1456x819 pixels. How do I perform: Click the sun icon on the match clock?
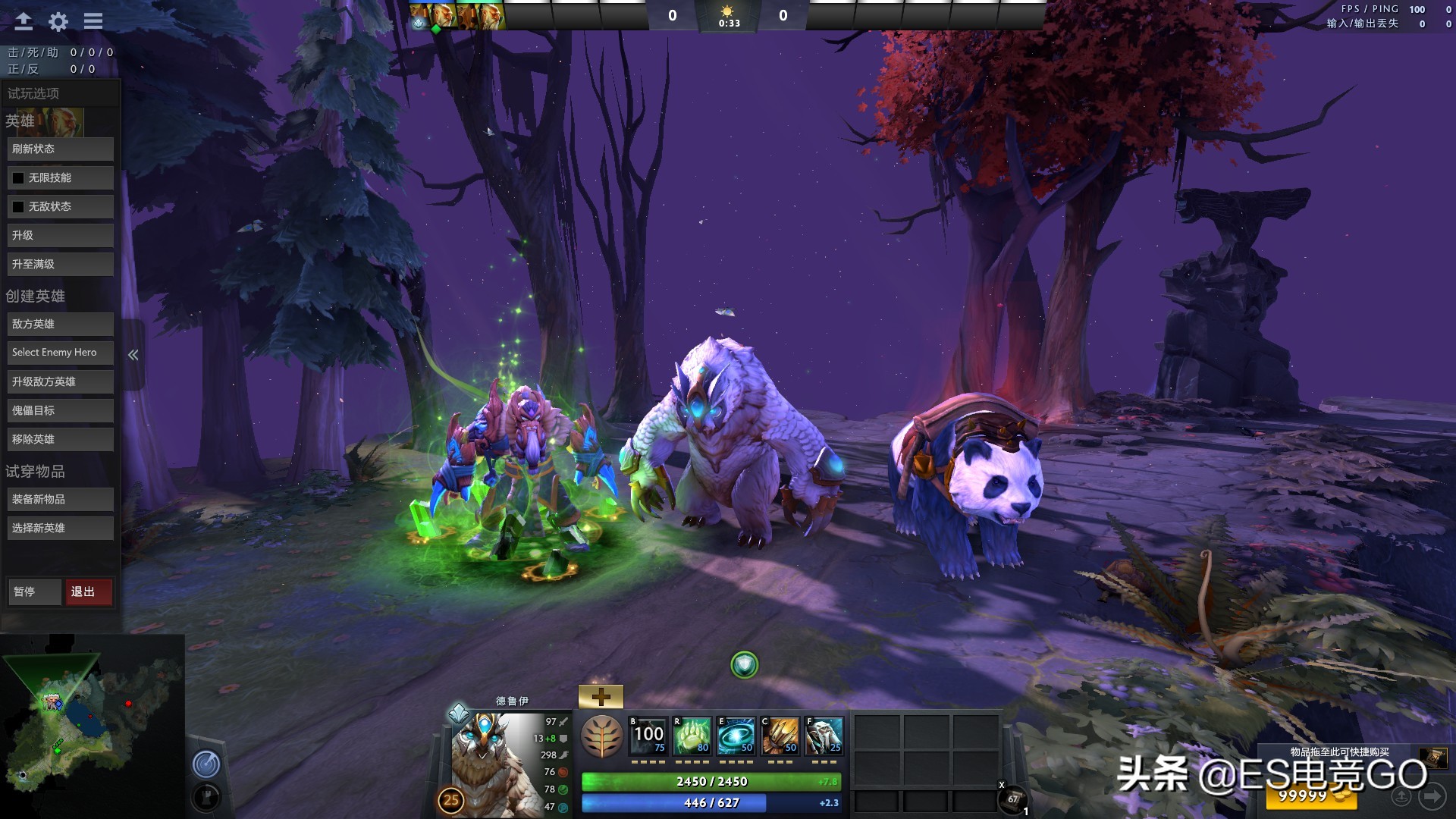(x=727, y=11)
